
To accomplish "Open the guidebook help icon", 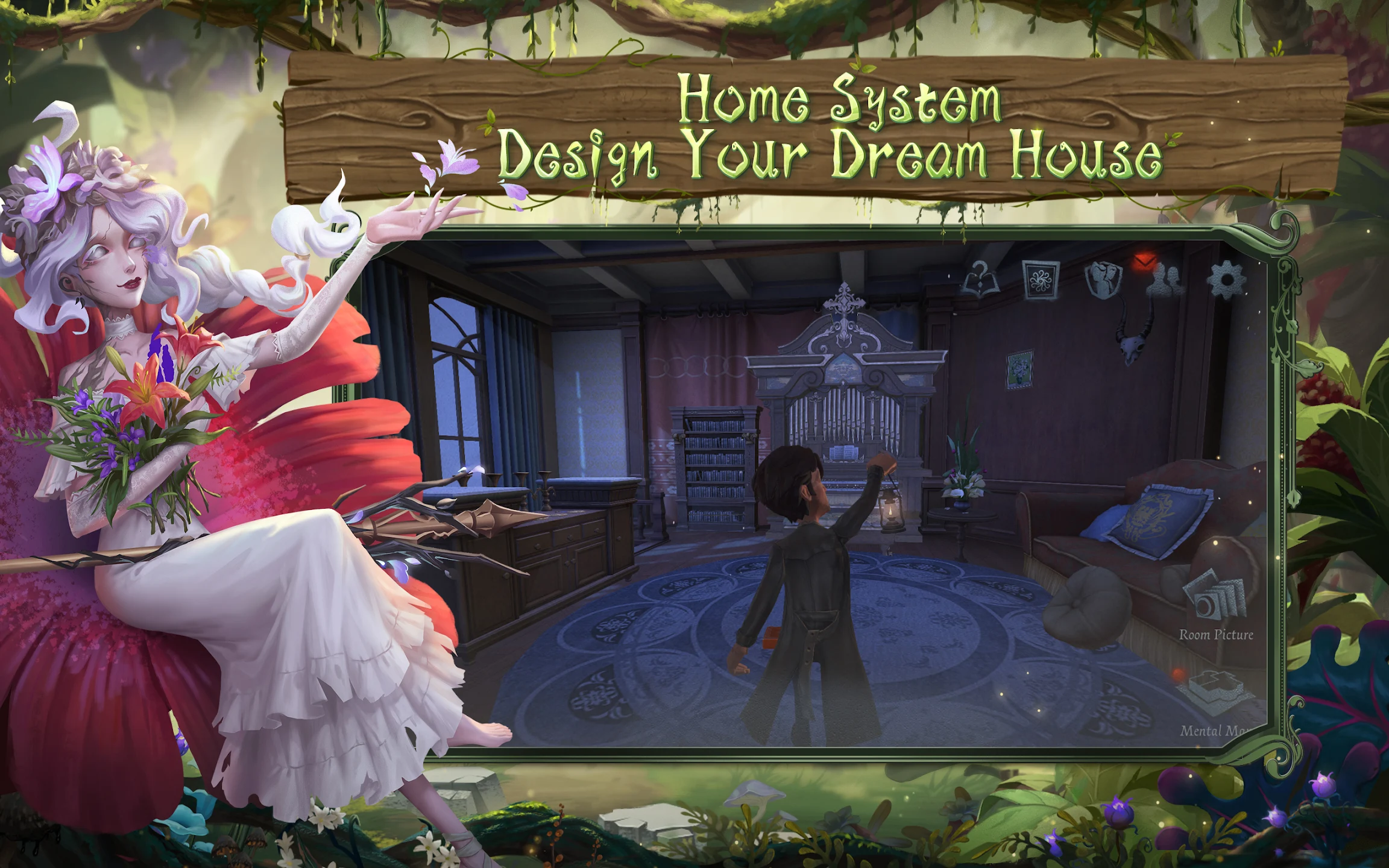I will [x=981, y=278].
